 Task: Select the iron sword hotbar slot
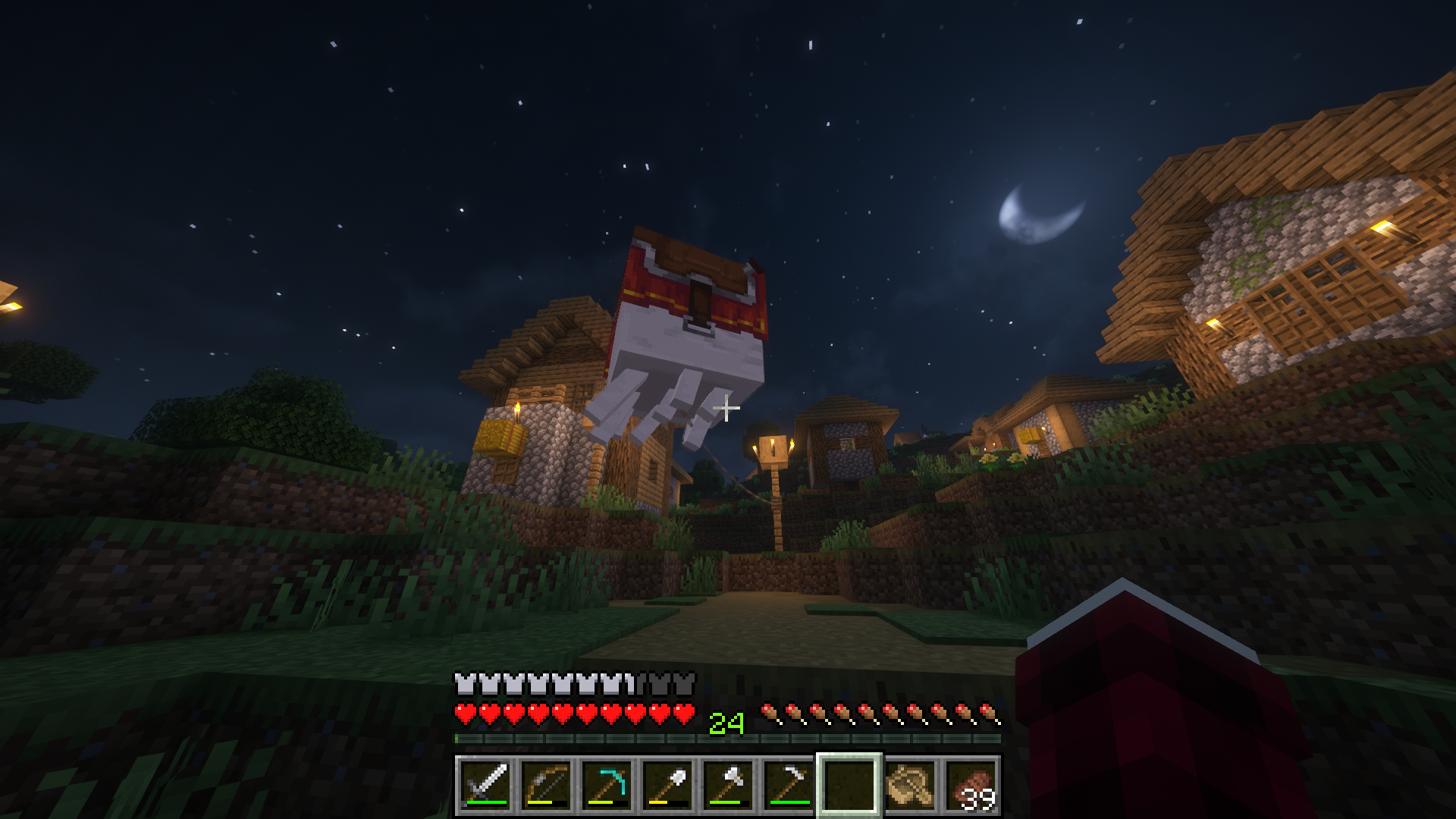click(x=485, y=785)
